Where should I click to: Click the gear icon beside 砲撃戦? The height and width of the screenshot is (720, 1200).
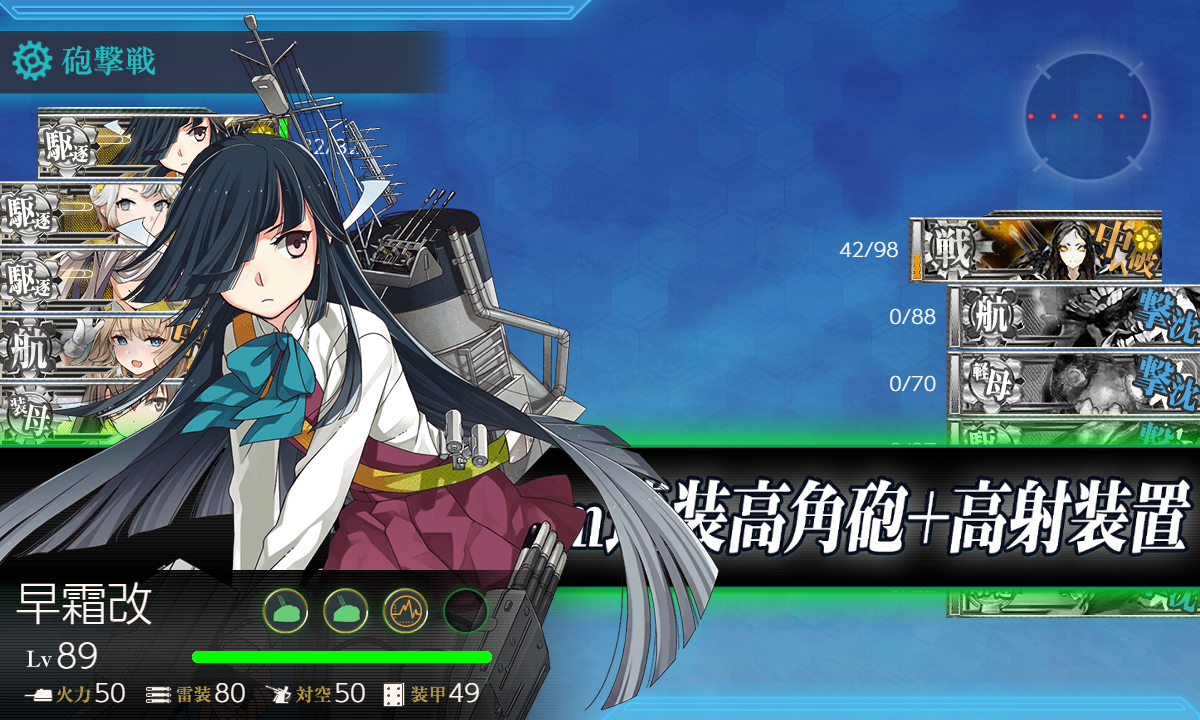pyautogui.click(x=31, y=61)
